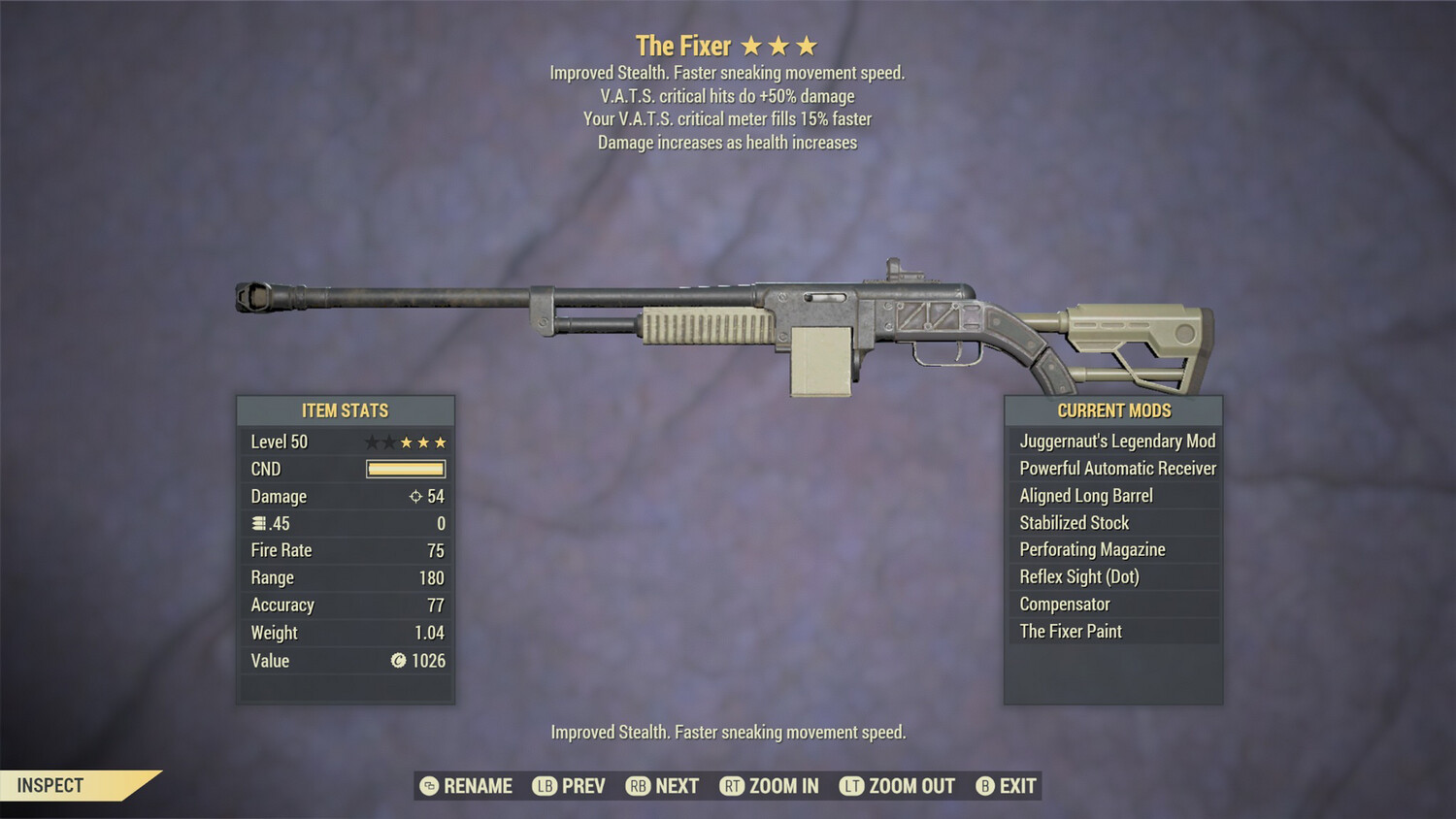The width and height of the screenshot is (1456, 819).
Task: Switch to the INSPECT tab
Action: (x=50, y=785)
